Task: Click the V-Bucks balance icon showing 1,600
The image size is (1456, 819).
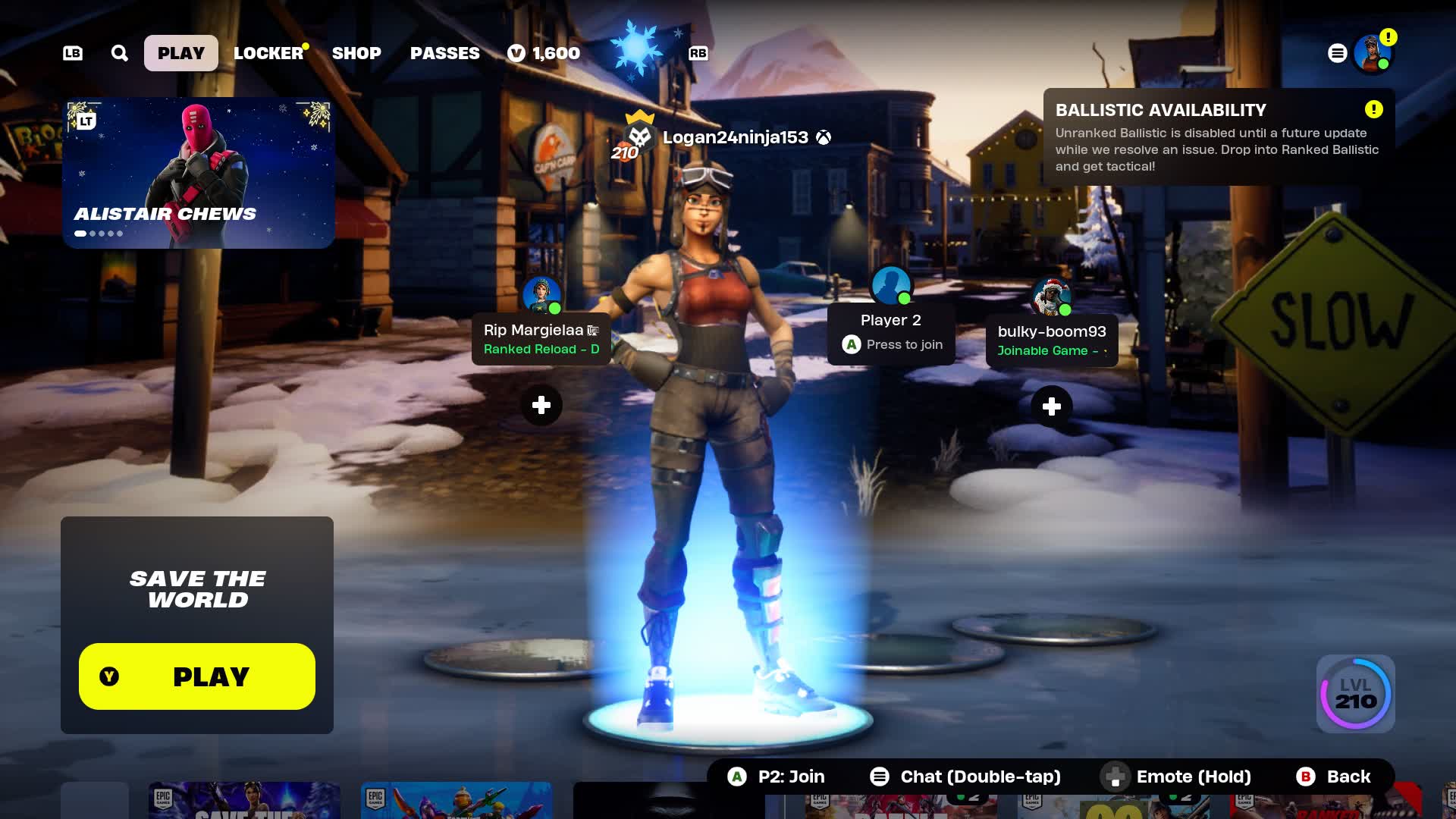Action: click(516, 53)
